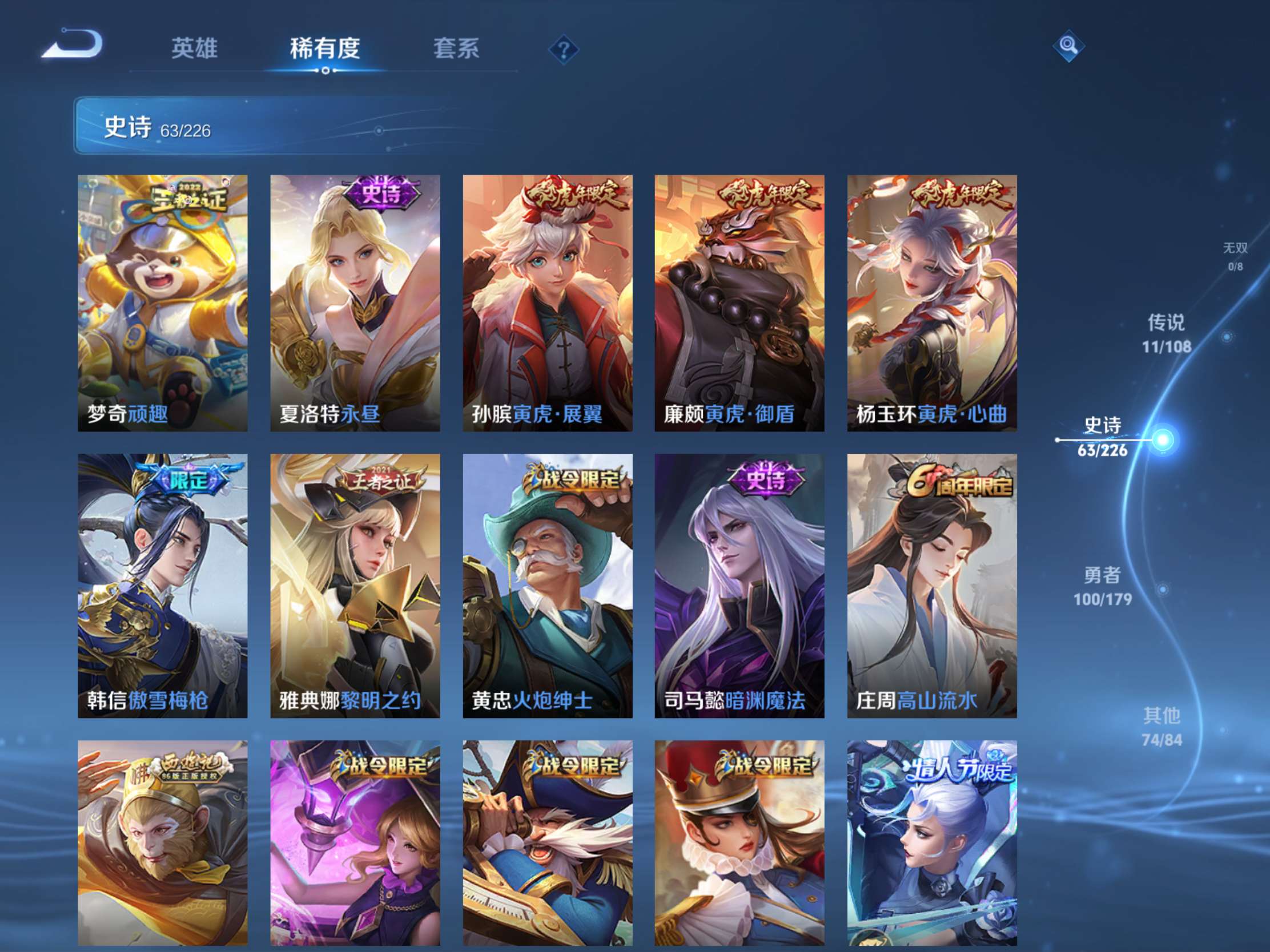Show help via the question mark icon
Screen dimensions: 1270x952
coord(563,50)
